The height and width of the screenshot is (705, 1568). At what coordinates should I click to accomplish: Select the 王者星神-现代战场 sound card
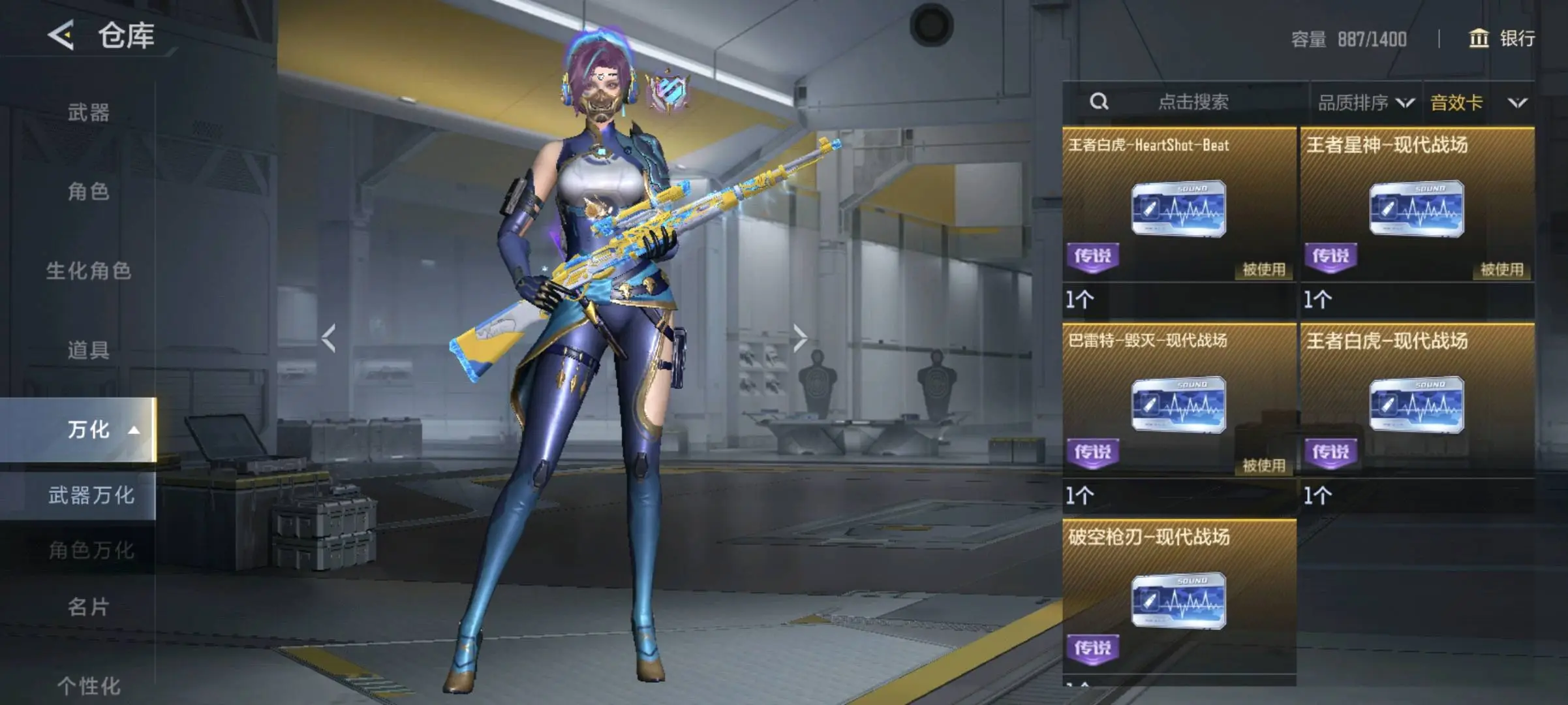pyautogui.click(x=1417, y=209)
